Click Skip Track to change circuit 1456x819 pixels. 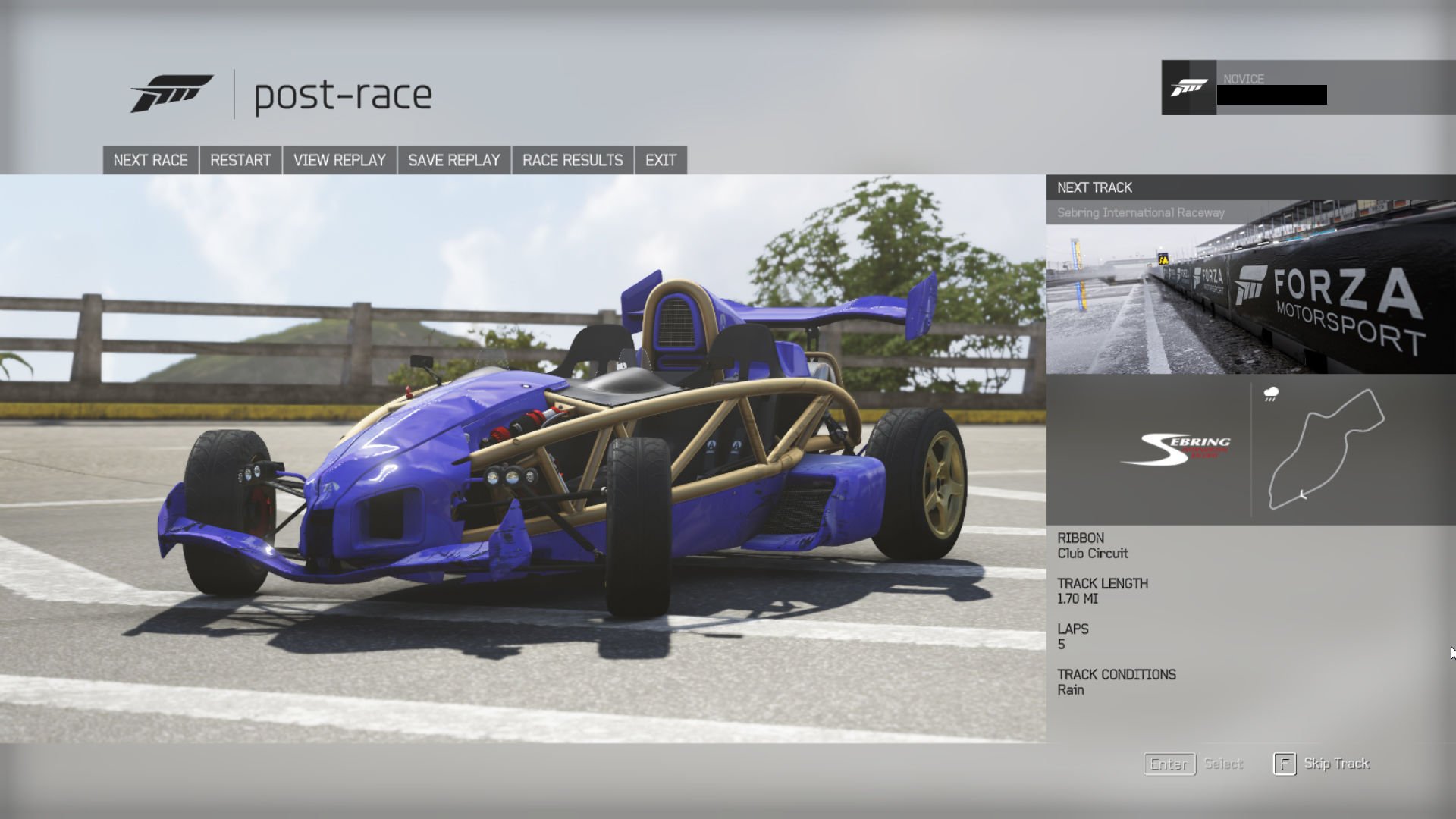point(1335,764)
